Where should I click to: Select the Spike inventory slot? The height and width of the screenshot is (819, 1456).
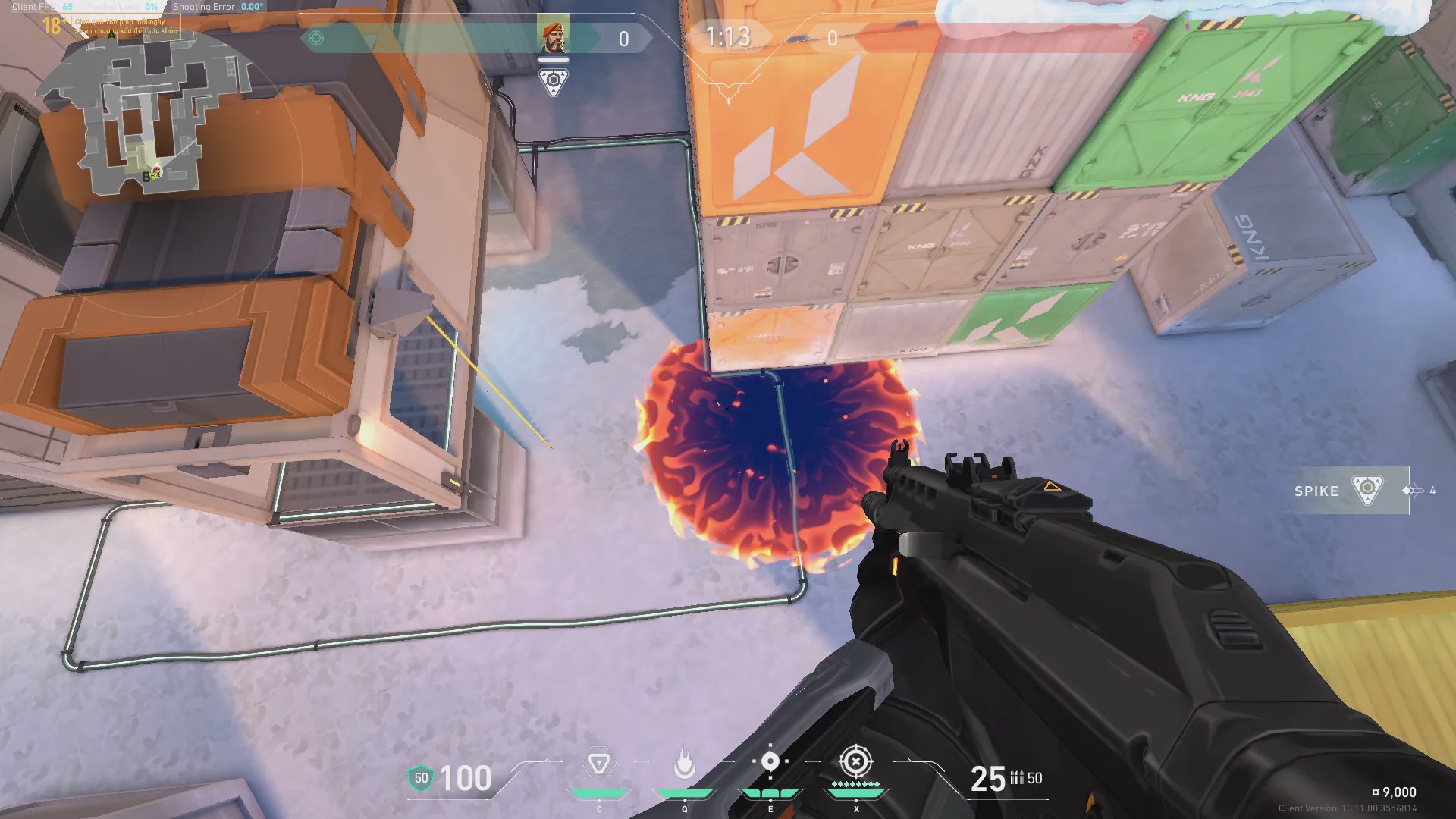coord(1351,491)
